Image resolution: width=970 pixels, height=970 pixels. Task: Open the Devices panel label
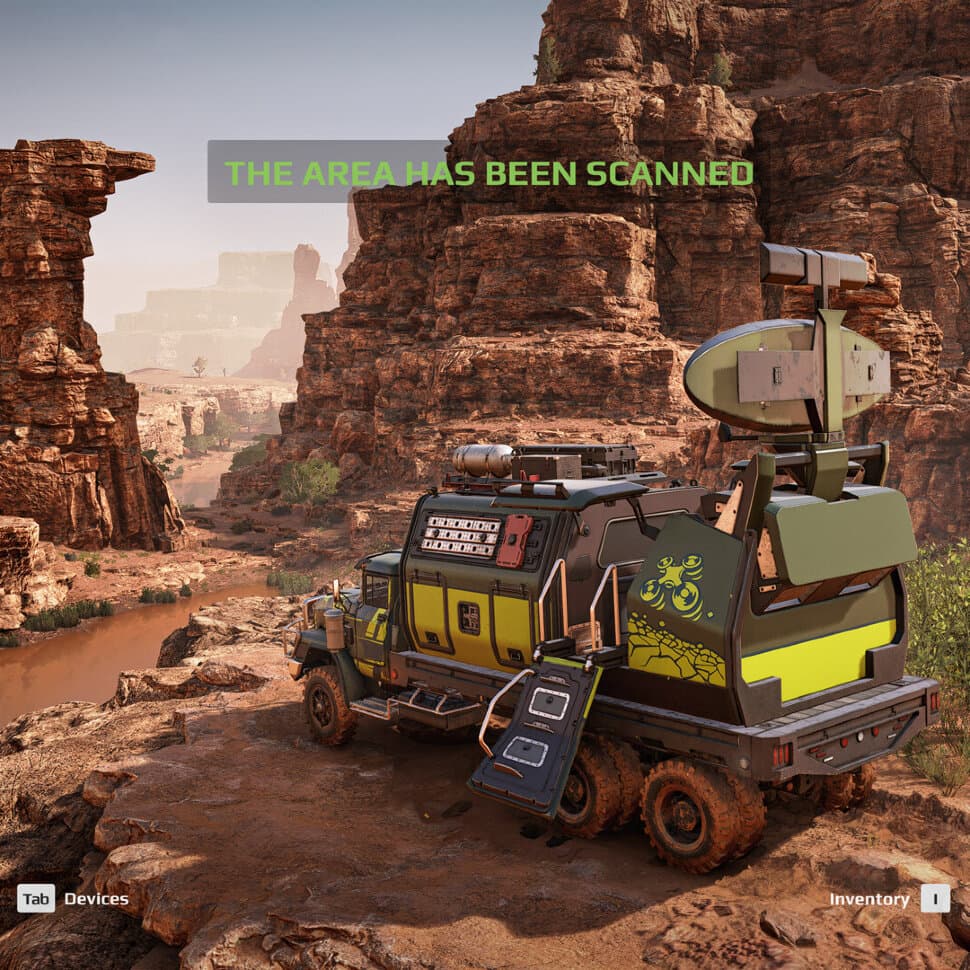point(96,898)
